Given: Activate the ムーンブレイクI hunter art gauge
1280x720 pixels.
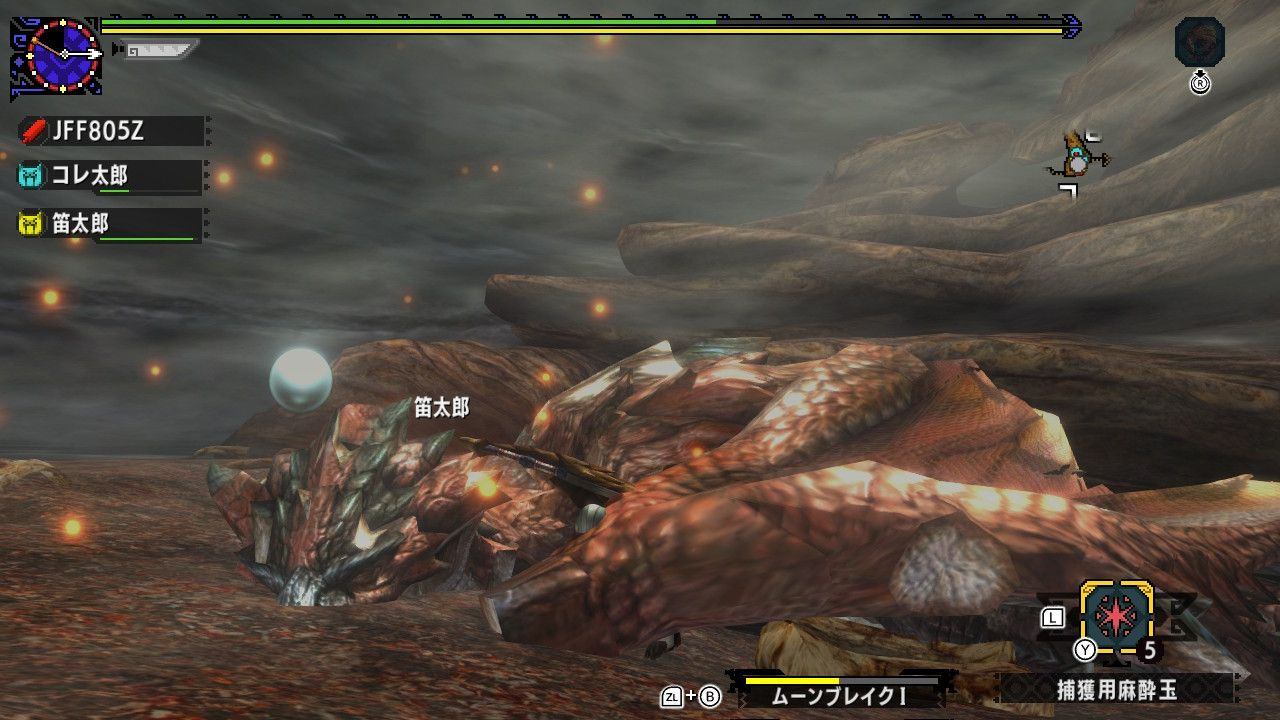Looking at the screenshot, I should (842, 689).
